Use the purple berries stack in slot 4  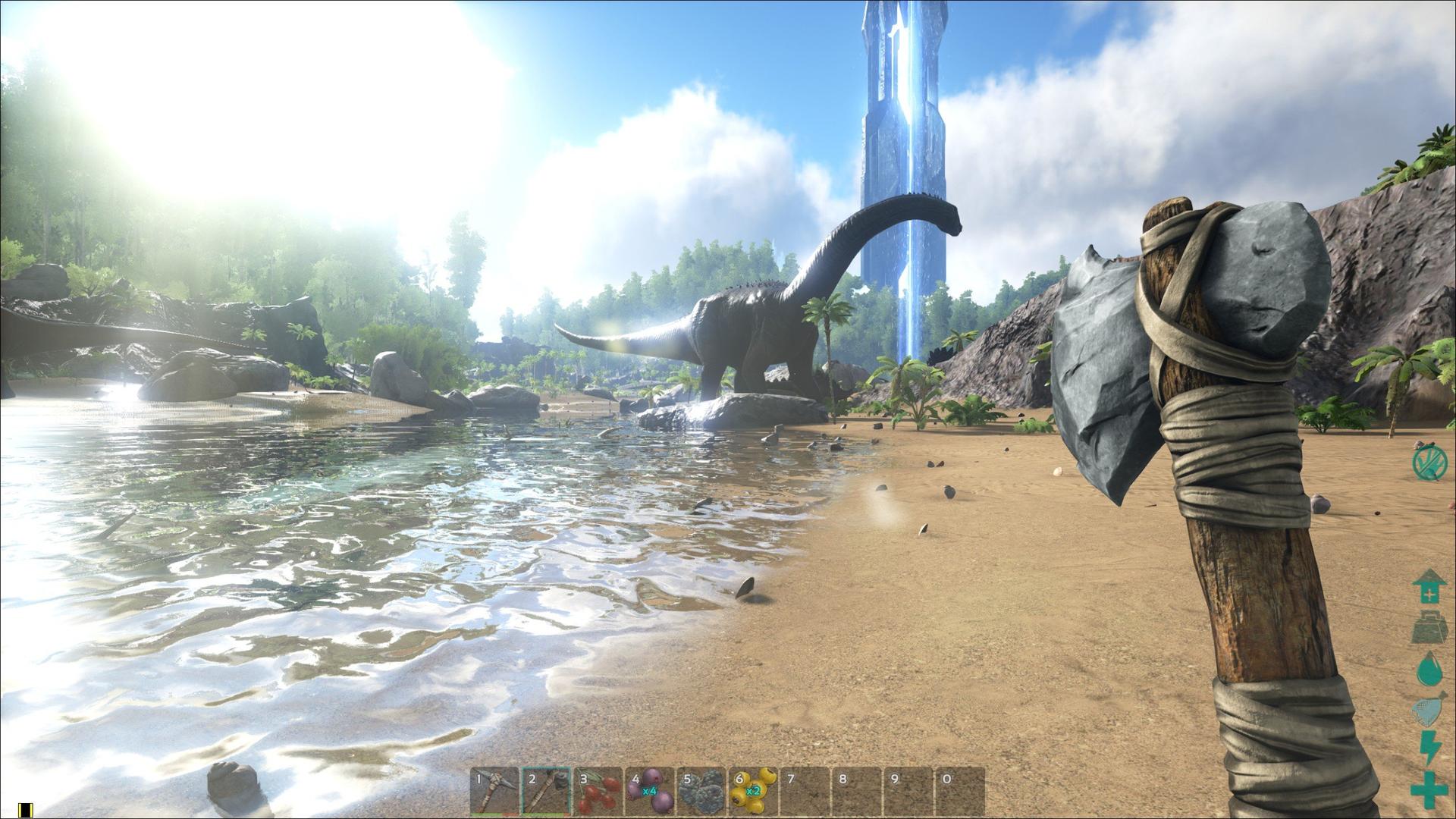pos(650,791)
